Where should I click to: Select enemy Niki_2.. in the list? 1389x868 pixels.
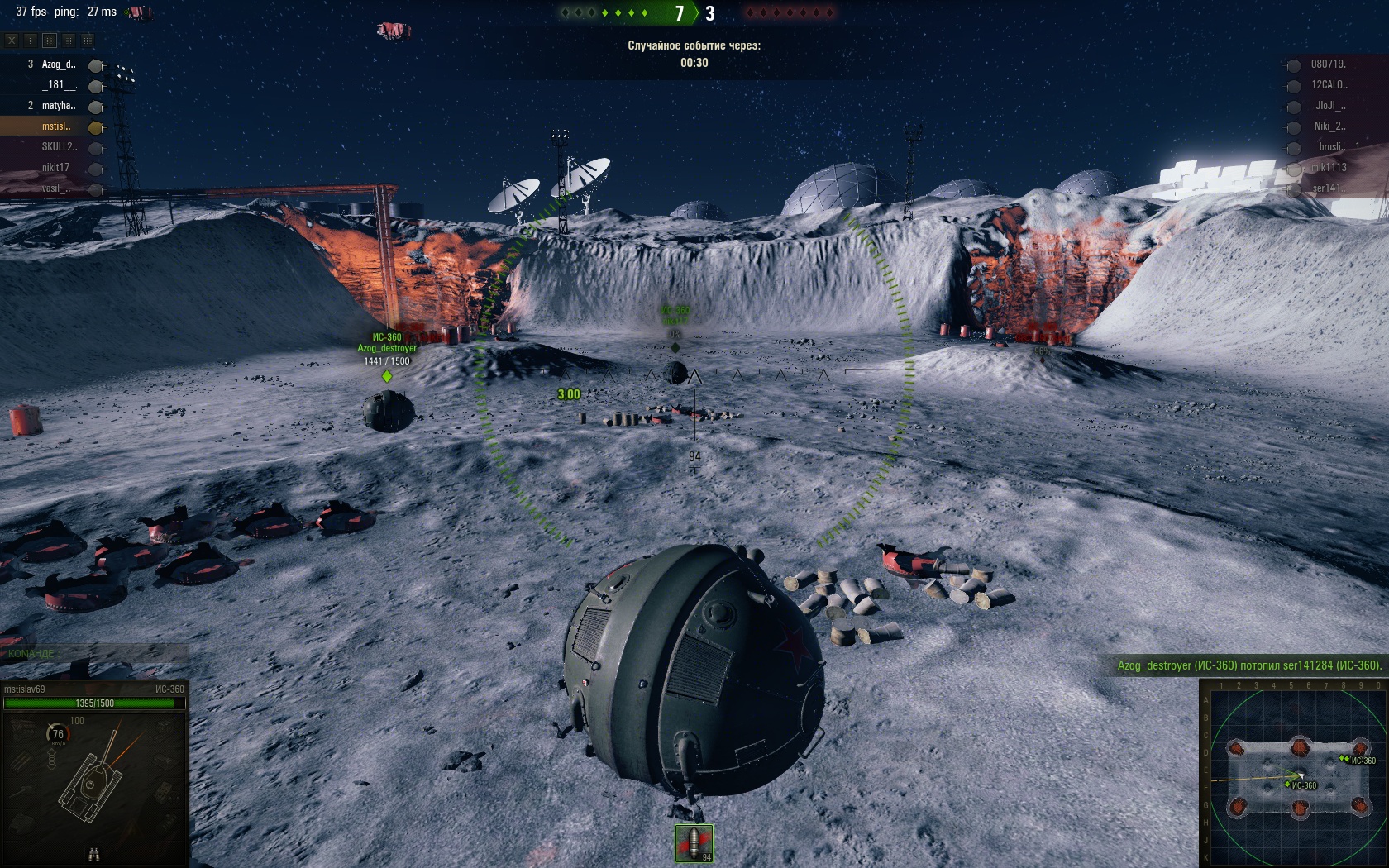pyautogui.click(x=1329, y=126)
